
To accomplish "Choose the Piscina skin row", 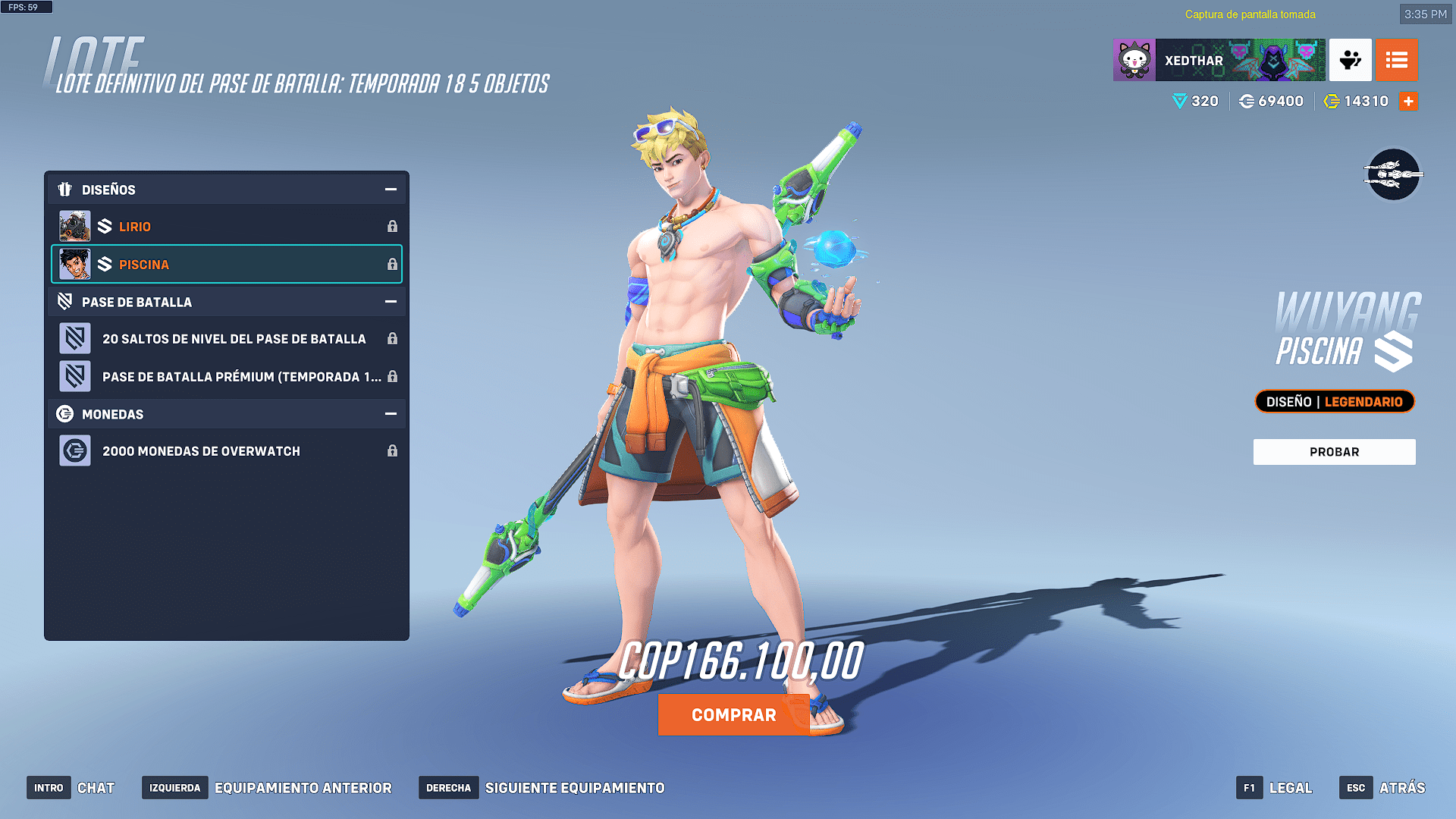I will tap(226, 265).
